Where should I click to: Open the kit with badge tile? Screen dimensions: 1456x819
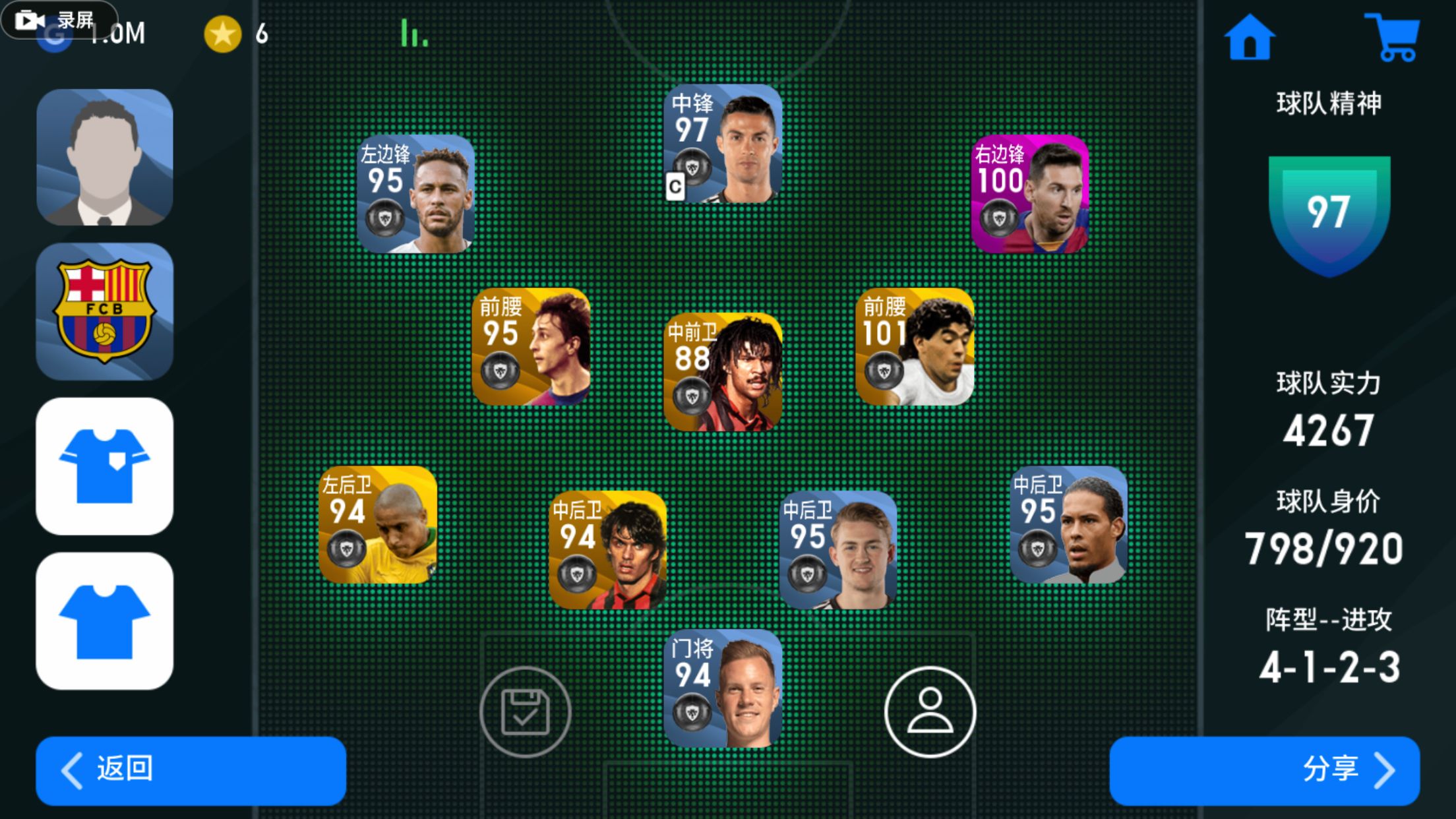(x=105, y=466)
